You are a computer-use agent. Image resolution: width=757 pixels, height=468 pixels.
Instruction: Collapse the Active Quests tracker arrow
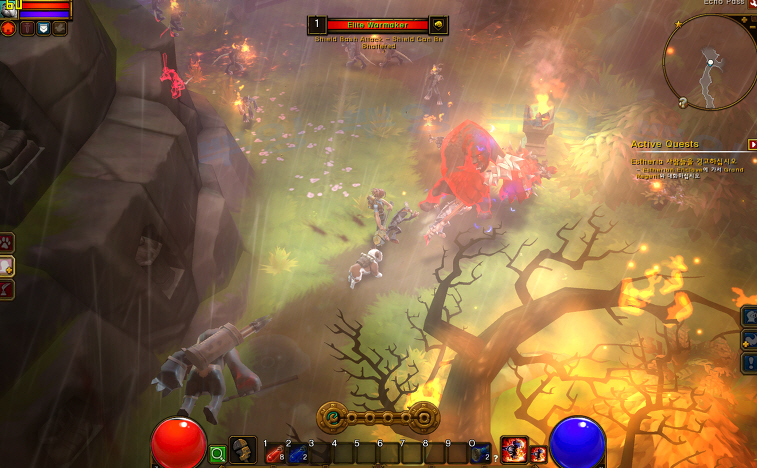coord(751,144)
